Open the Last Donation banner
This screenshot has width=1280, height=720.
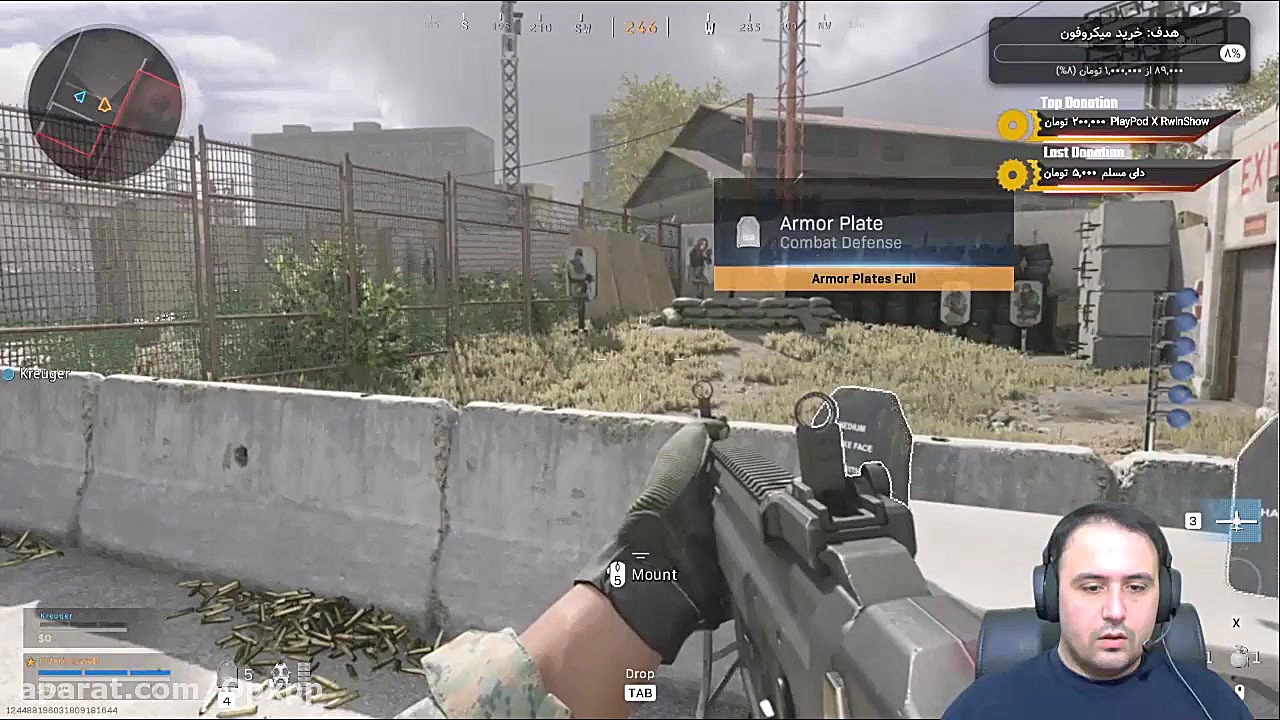point(1120,173)
